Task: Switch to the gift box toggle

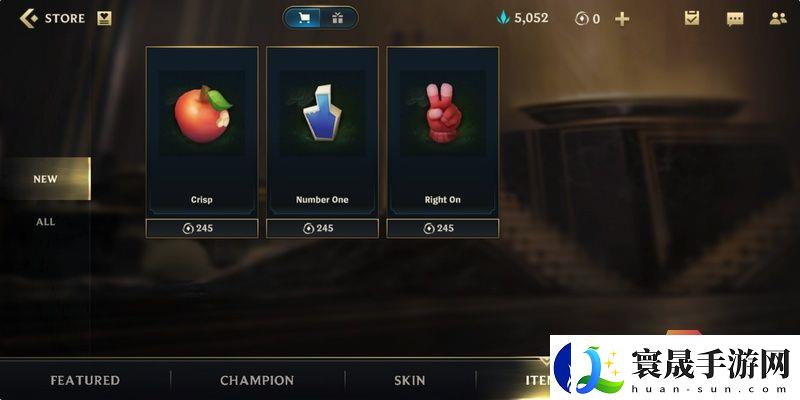Action: coord(338,18)
